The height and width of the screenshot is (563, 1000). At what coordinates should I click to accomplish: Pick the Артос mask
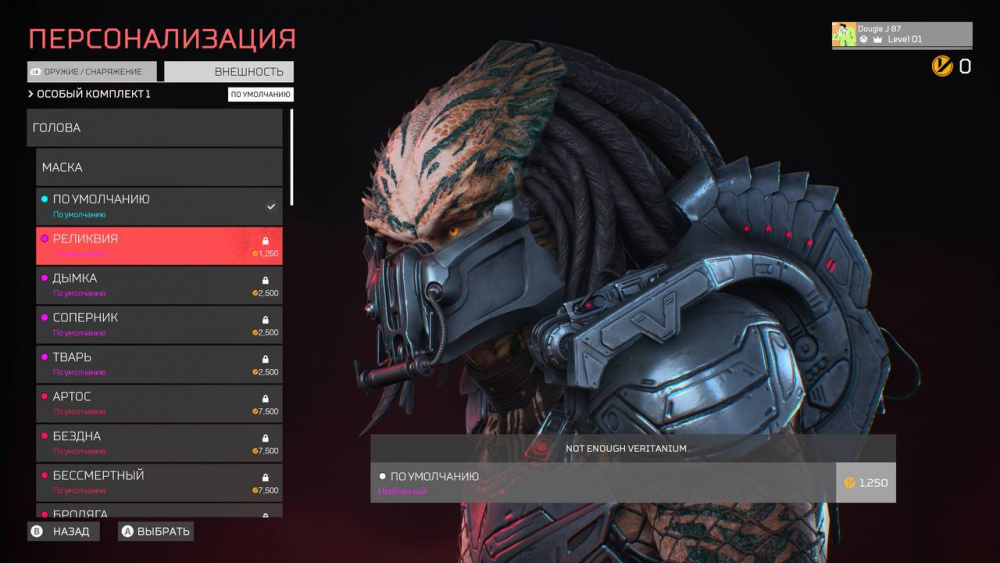pyautogui.click(x=160, y=403)
